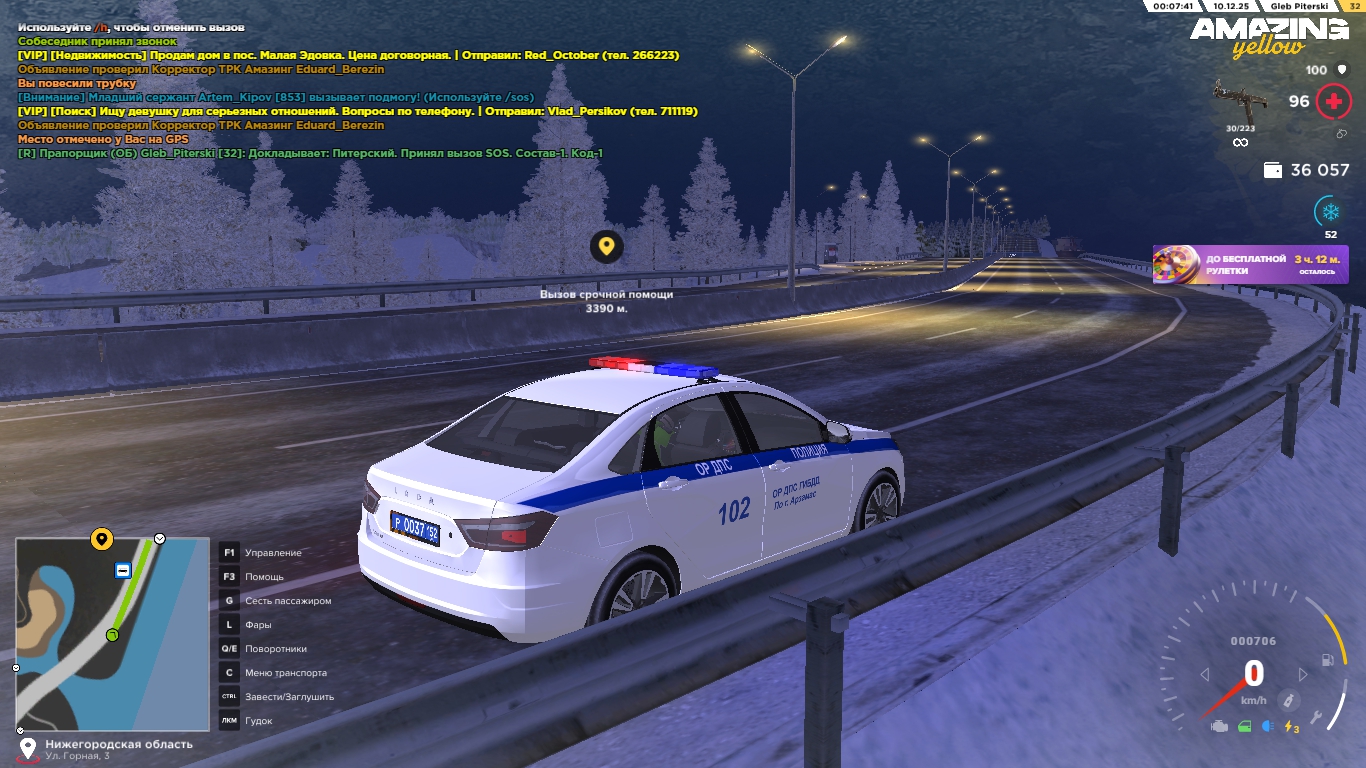Click the location pin beside Нижегородская область
This screenshot has height=768, width=1366.
coord(28,748)
